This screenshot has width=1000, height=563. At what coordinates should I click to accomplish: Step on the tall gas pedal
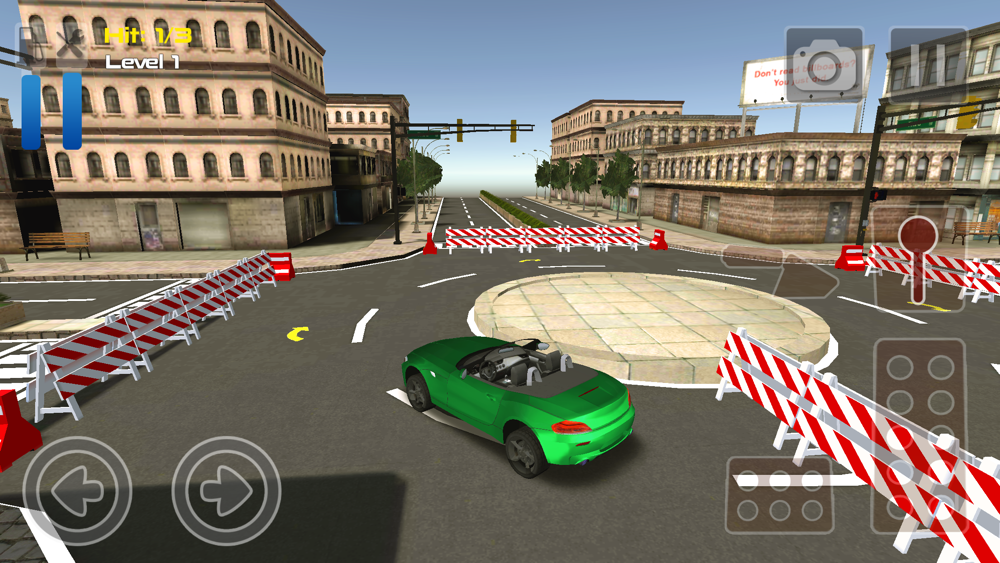pos(920,435)
